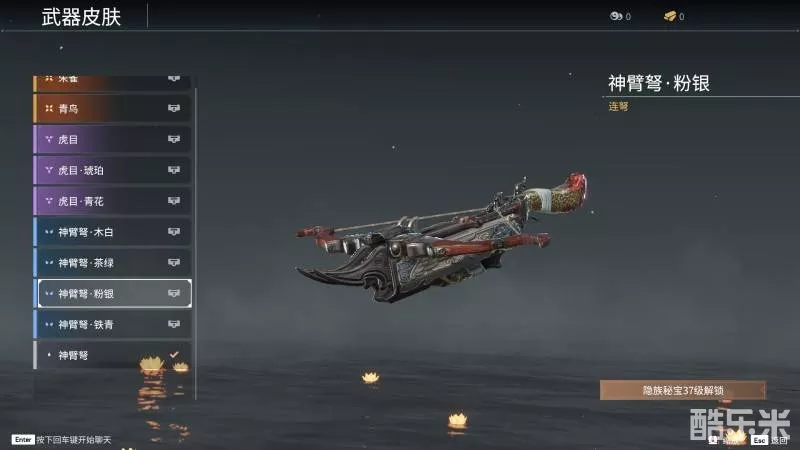Click the gold ingot currency icon
Viewport: 800px width, 450px height.
click(668, 17)
